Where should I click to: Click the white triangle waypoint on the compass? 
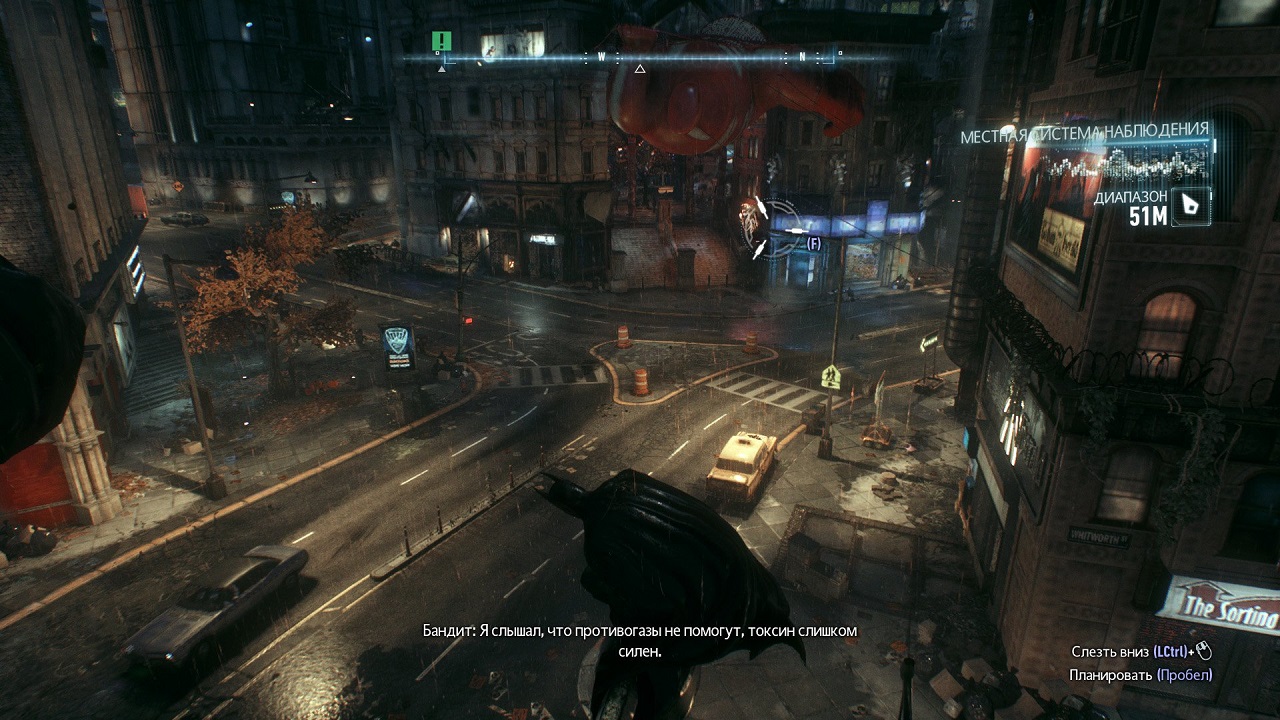click(x=640, y=69)
